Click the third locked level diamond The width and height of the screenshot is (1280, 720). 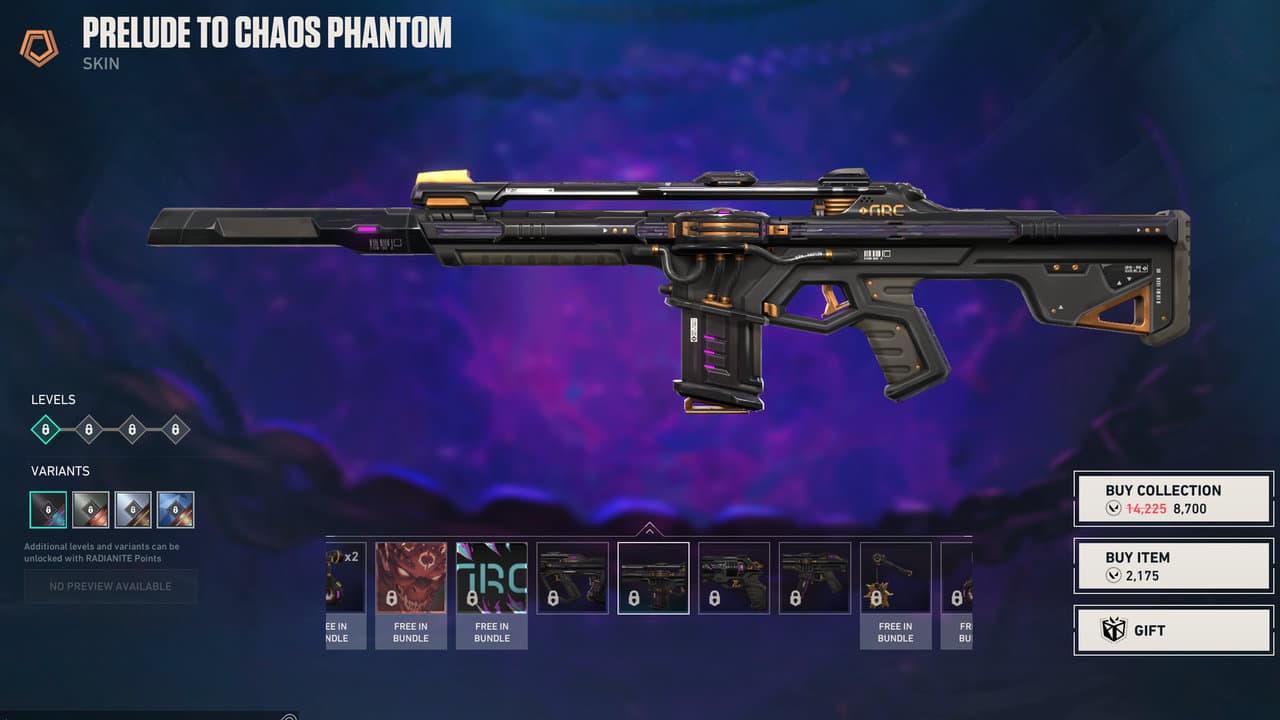pos(132,429)
